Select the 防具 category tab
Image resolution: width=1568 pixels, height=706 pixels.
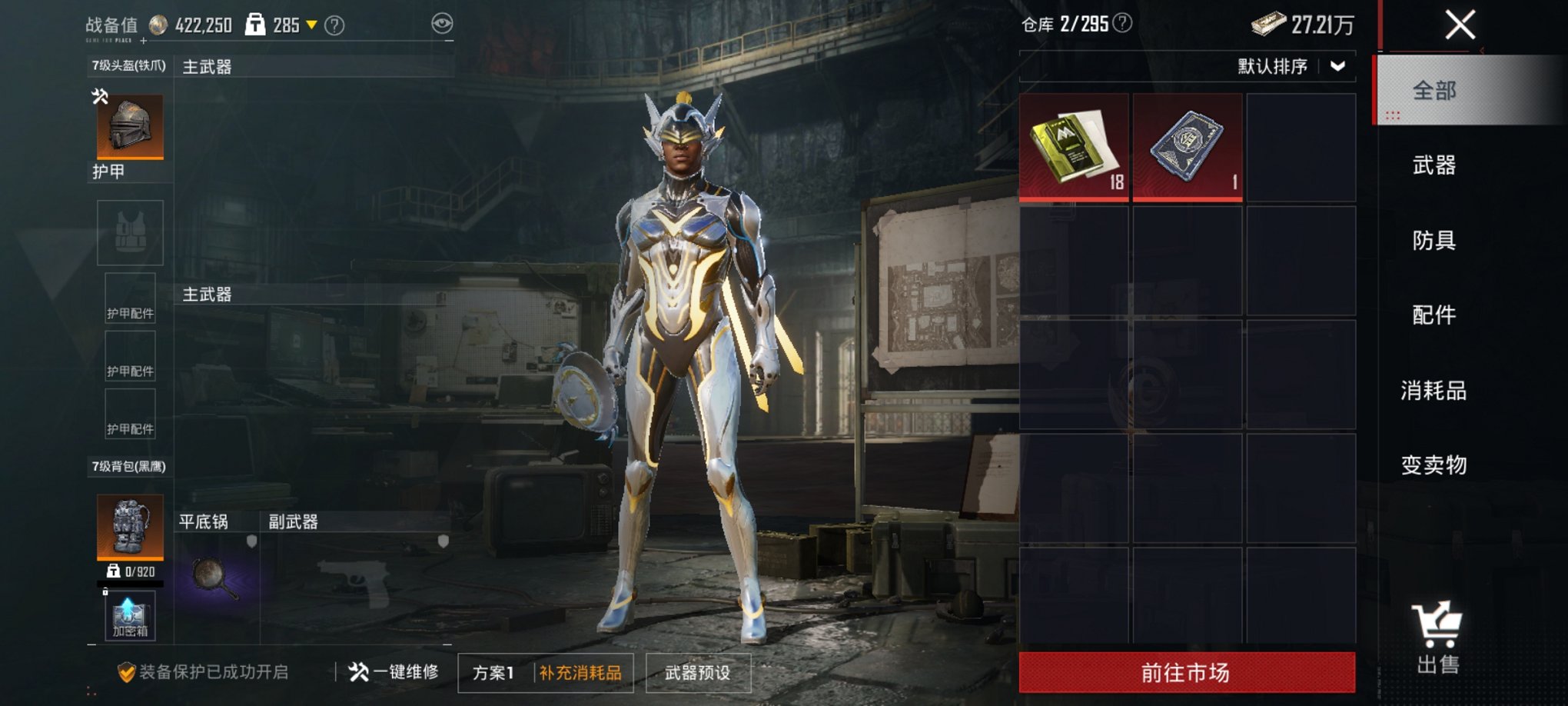pos(1433,241)
